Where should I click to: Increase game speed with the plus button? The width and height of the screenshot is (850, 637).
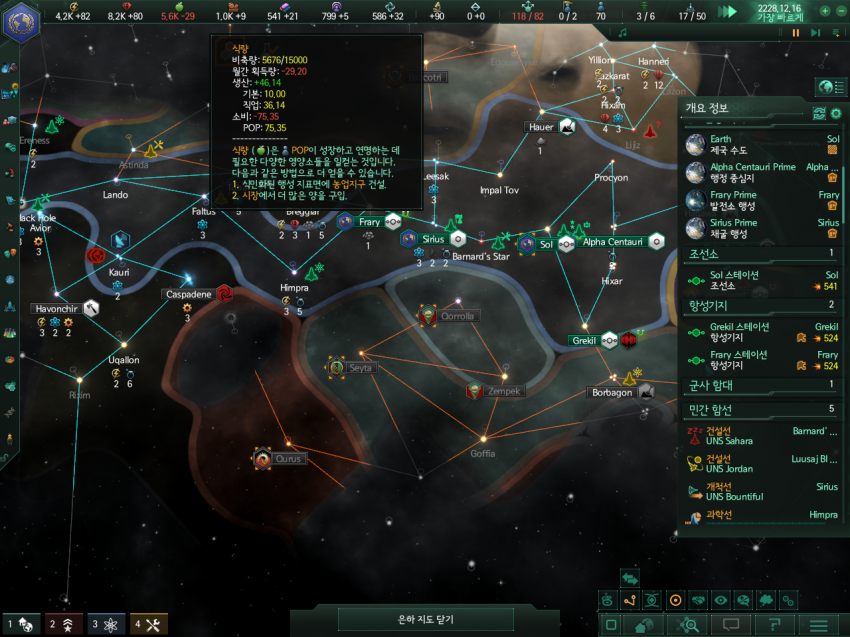[x=825, y=11]
